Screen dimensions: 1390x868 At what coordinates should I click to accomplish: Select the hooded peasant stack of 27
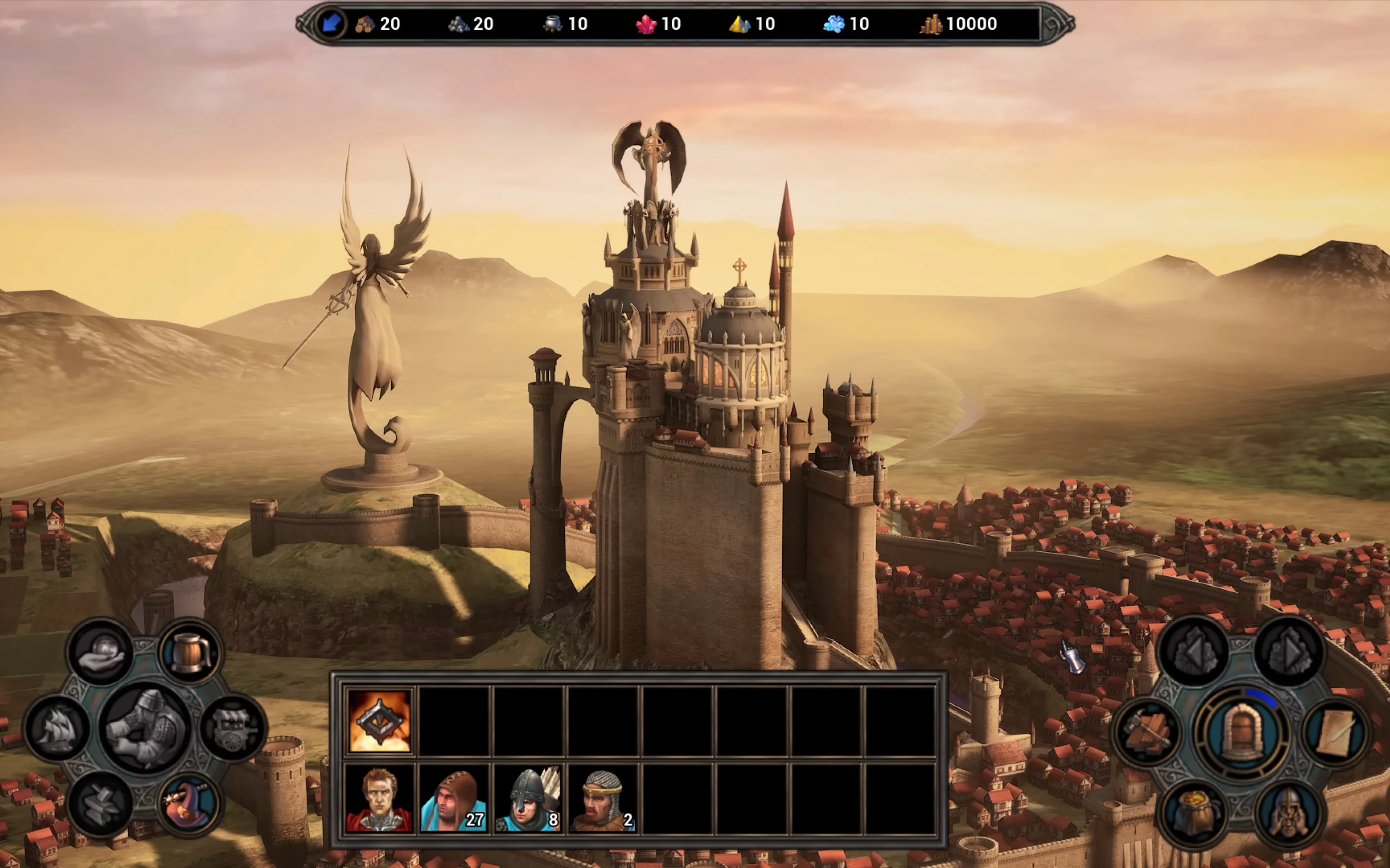pos(453,798)
